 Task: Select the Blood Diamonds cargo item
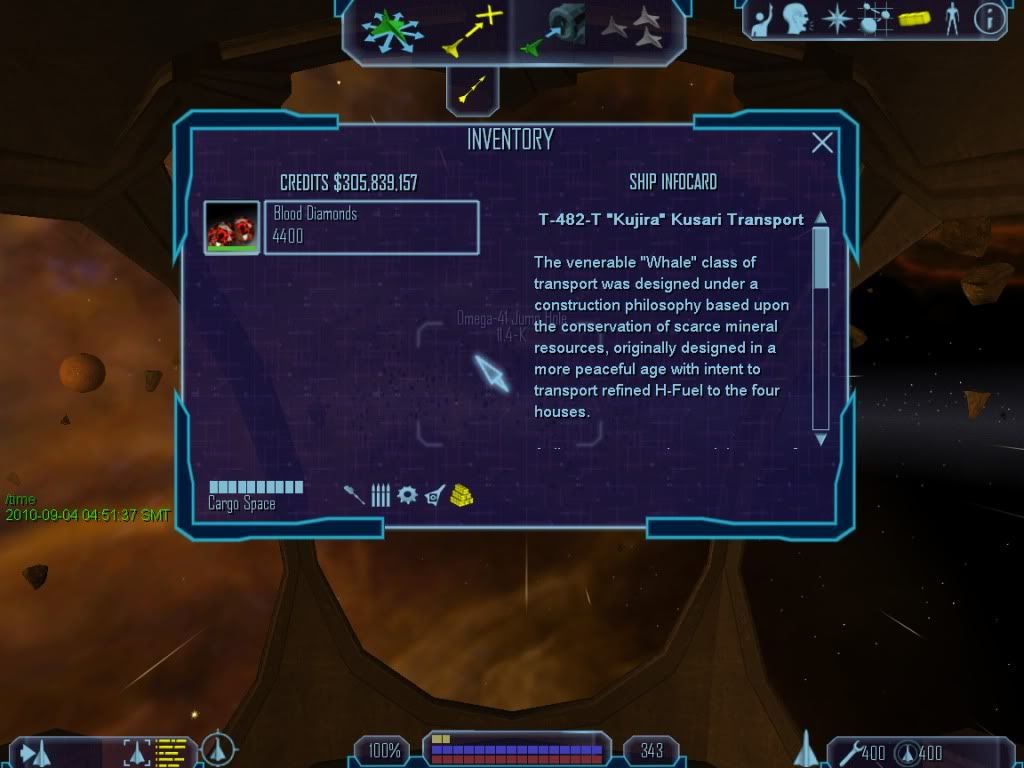371,227
